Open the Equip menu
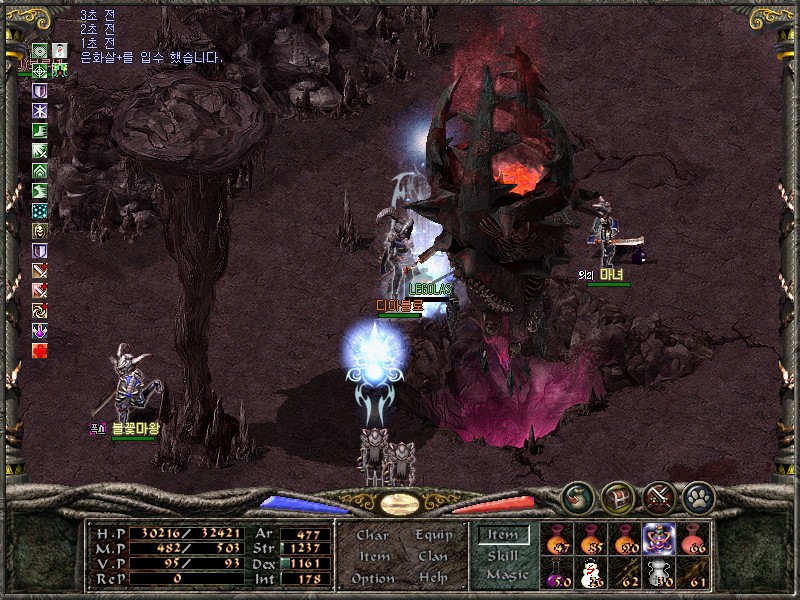This screenshot has width=800, height=600. [433, 536]
